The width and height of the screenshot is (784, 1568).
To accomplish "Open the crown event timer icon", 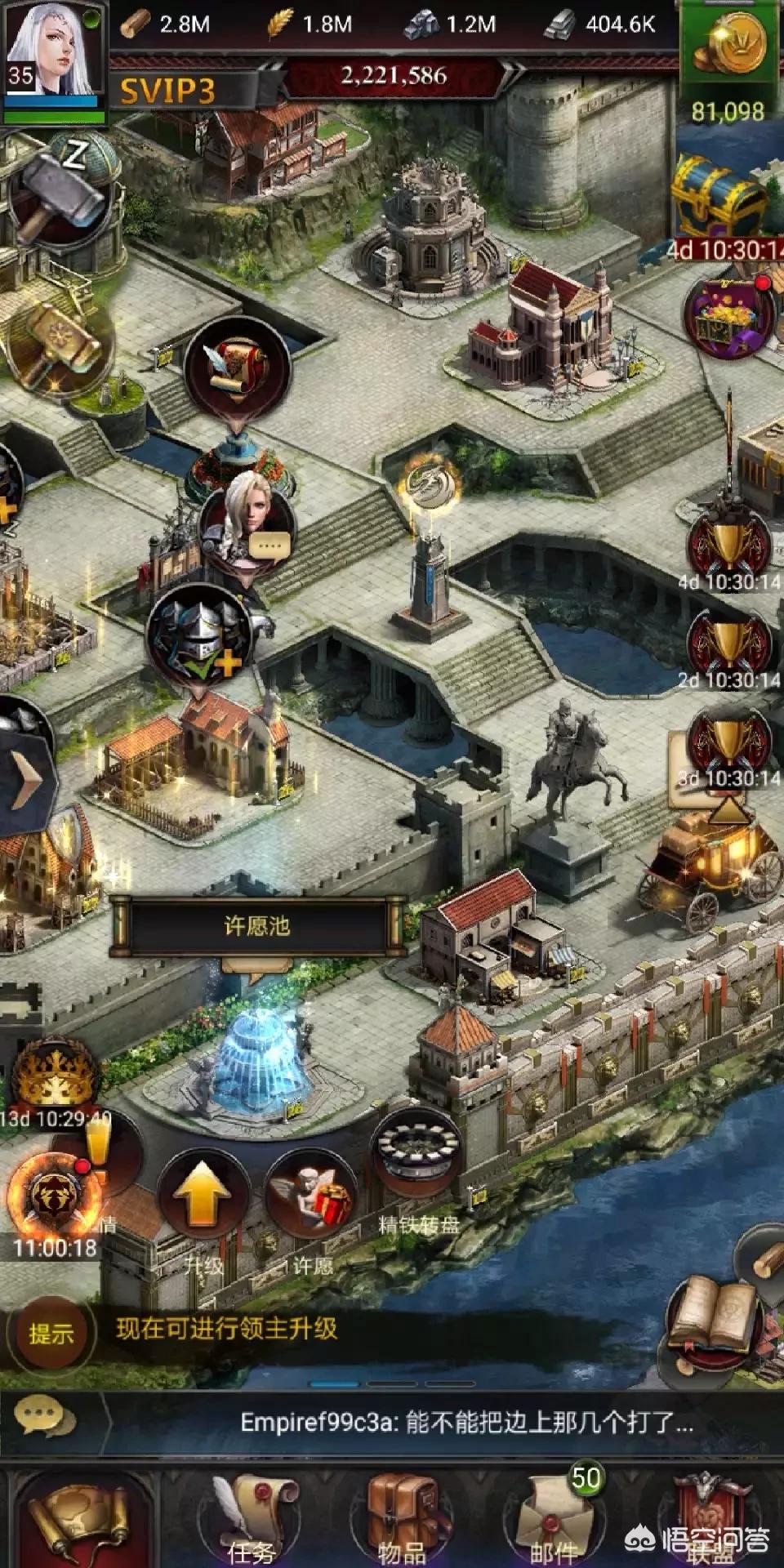I will click(x=56, y=1074).
